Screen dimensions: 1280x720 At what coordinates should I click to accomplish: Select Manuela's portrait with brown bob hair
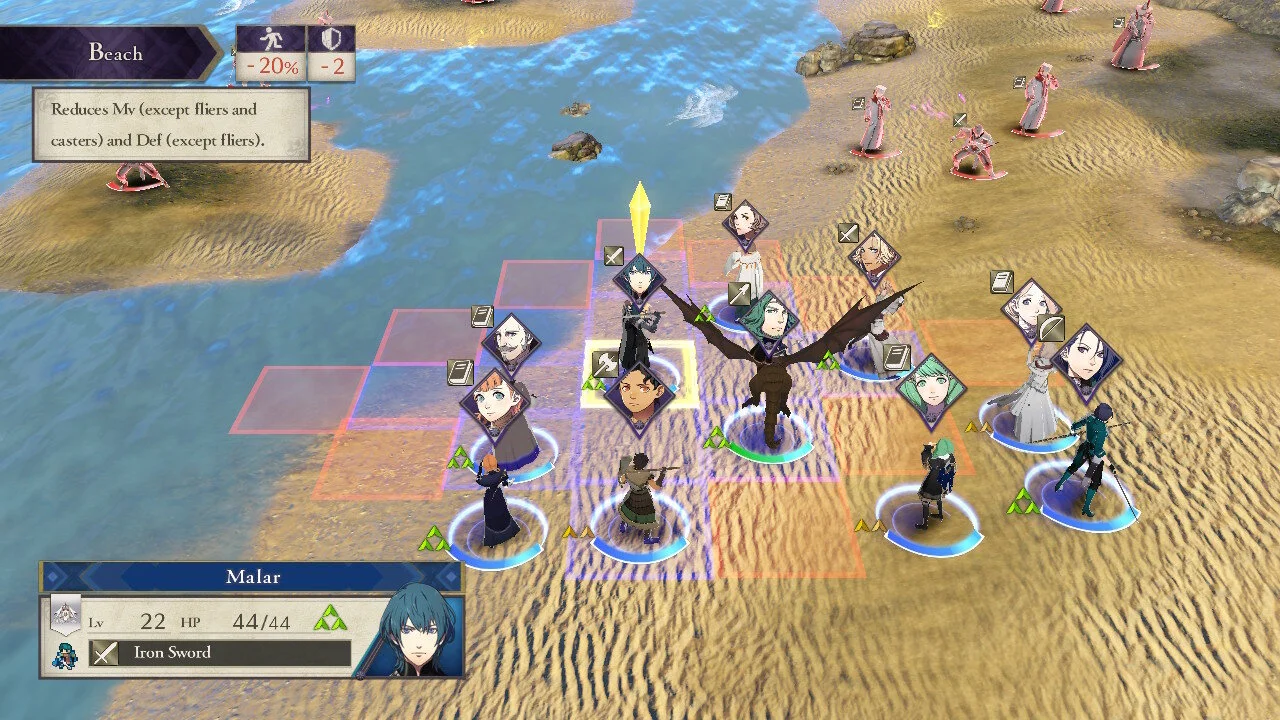(x=746, y=224)
